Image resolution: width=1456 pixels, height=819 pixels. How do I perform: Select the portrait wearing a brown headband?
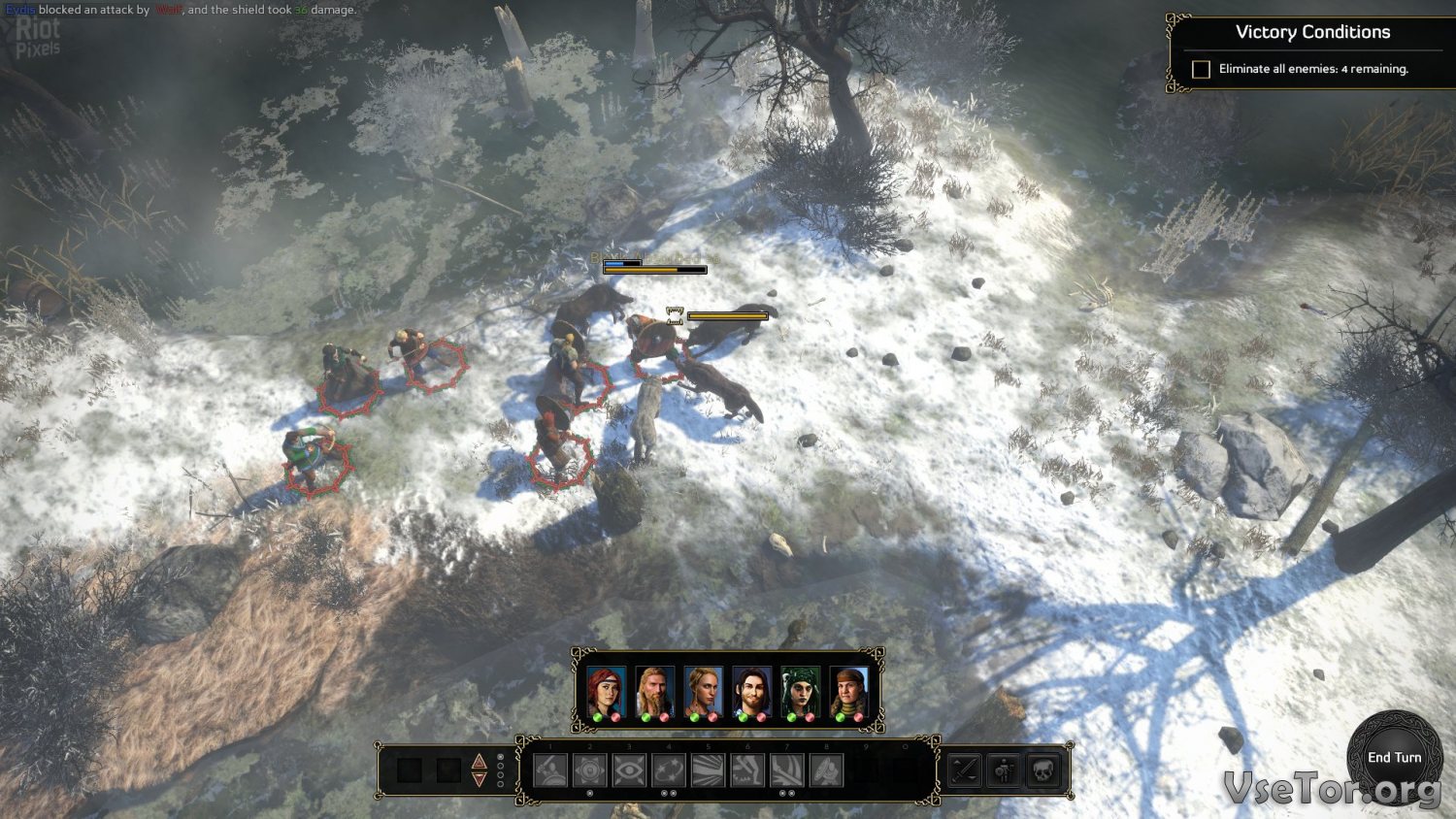pyautogui.click(x=848, y=691)
